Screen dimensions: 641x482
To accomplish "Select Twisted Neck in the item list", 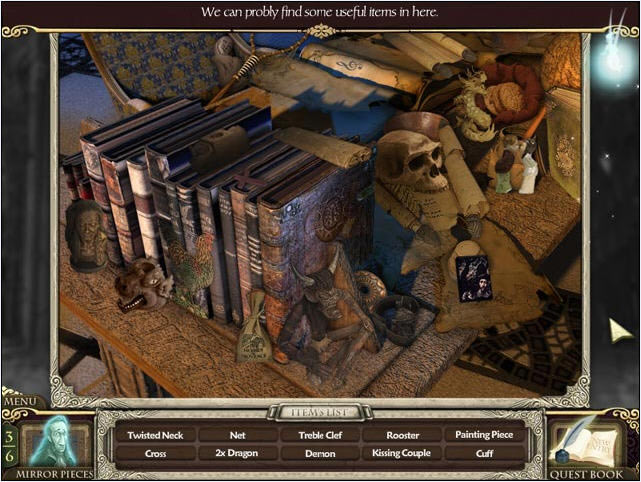I will click(x=156, y=435).
